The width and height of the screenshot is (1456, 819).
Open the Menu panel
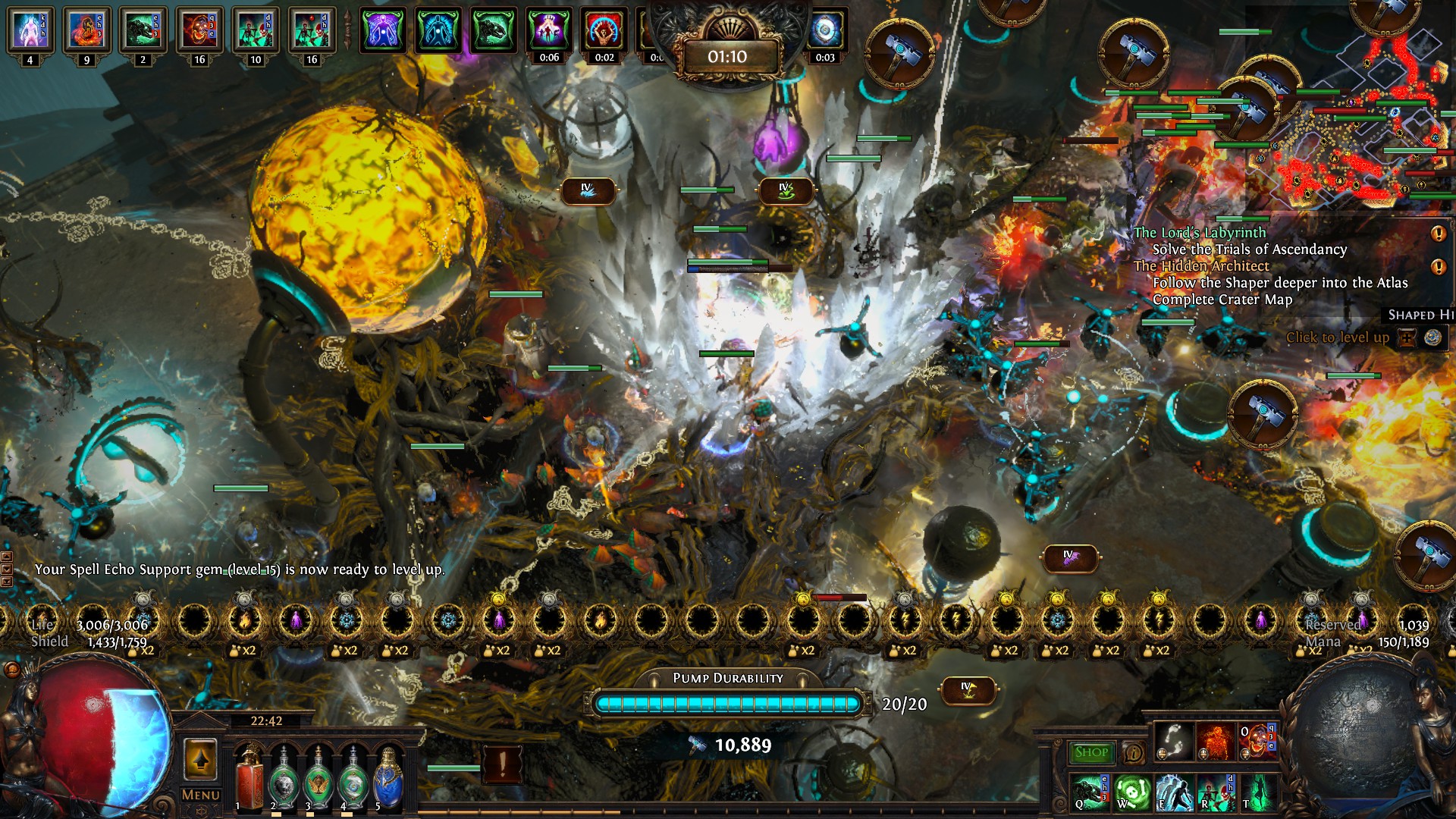pos(199,795)
